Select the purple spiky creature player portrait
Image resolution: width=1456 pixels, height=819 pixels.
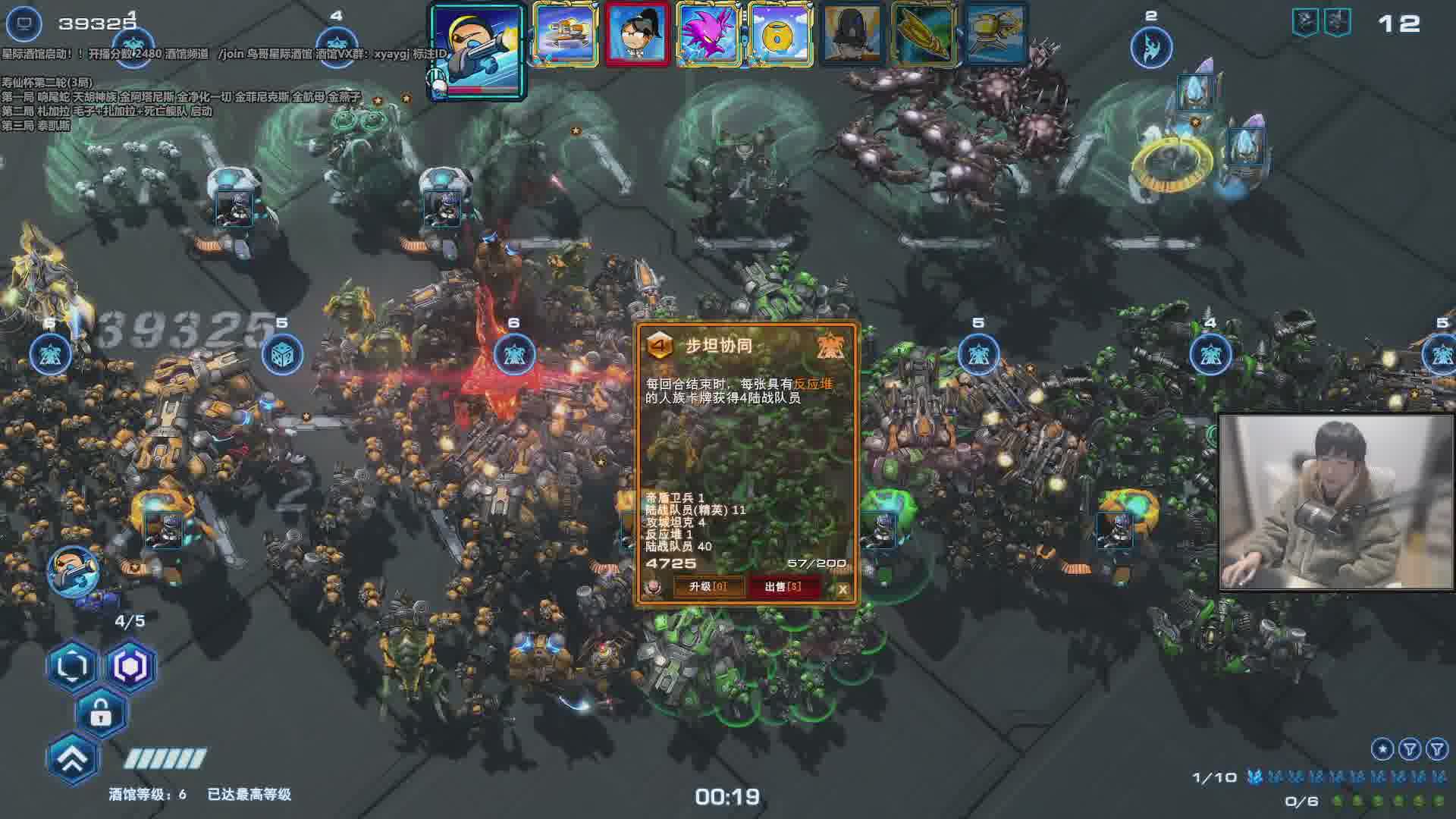click(x=708, y=34)
